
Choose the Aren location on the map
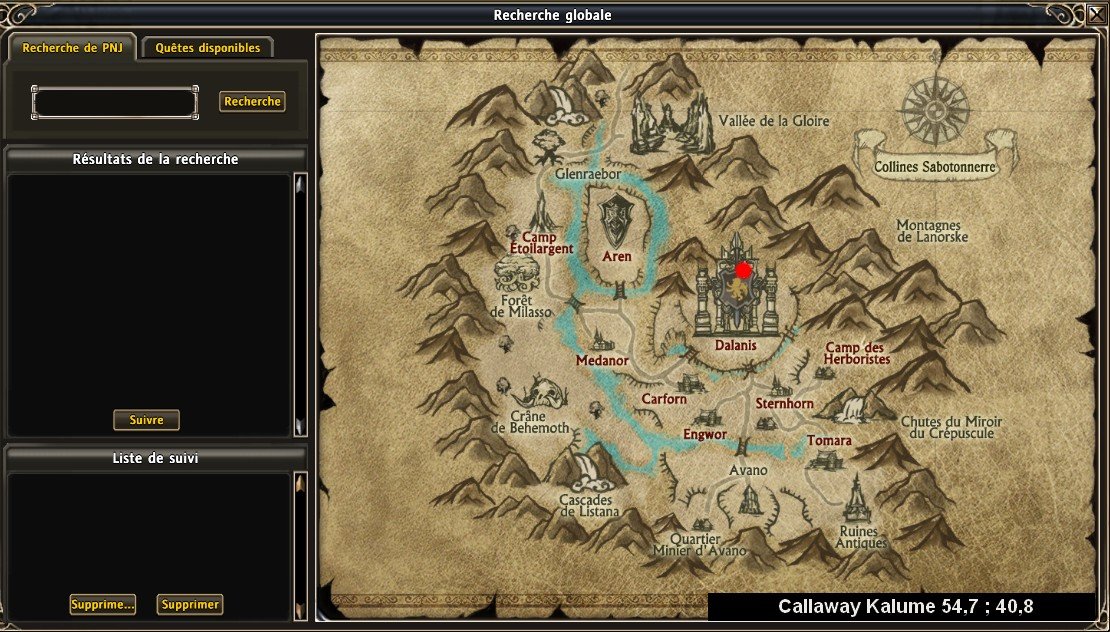click(x=617, y=256)
